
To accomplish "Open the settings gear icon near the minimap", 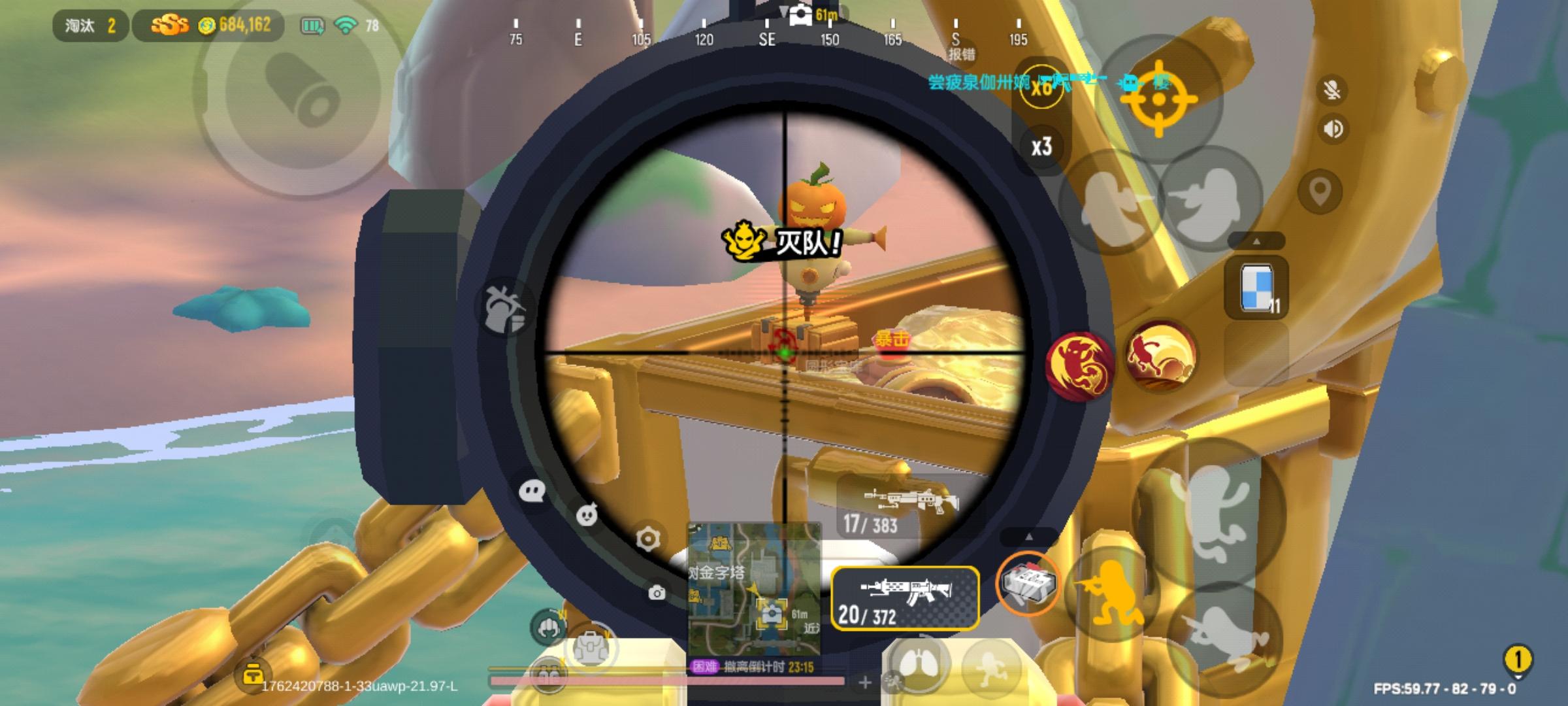I will click(648, 538).
